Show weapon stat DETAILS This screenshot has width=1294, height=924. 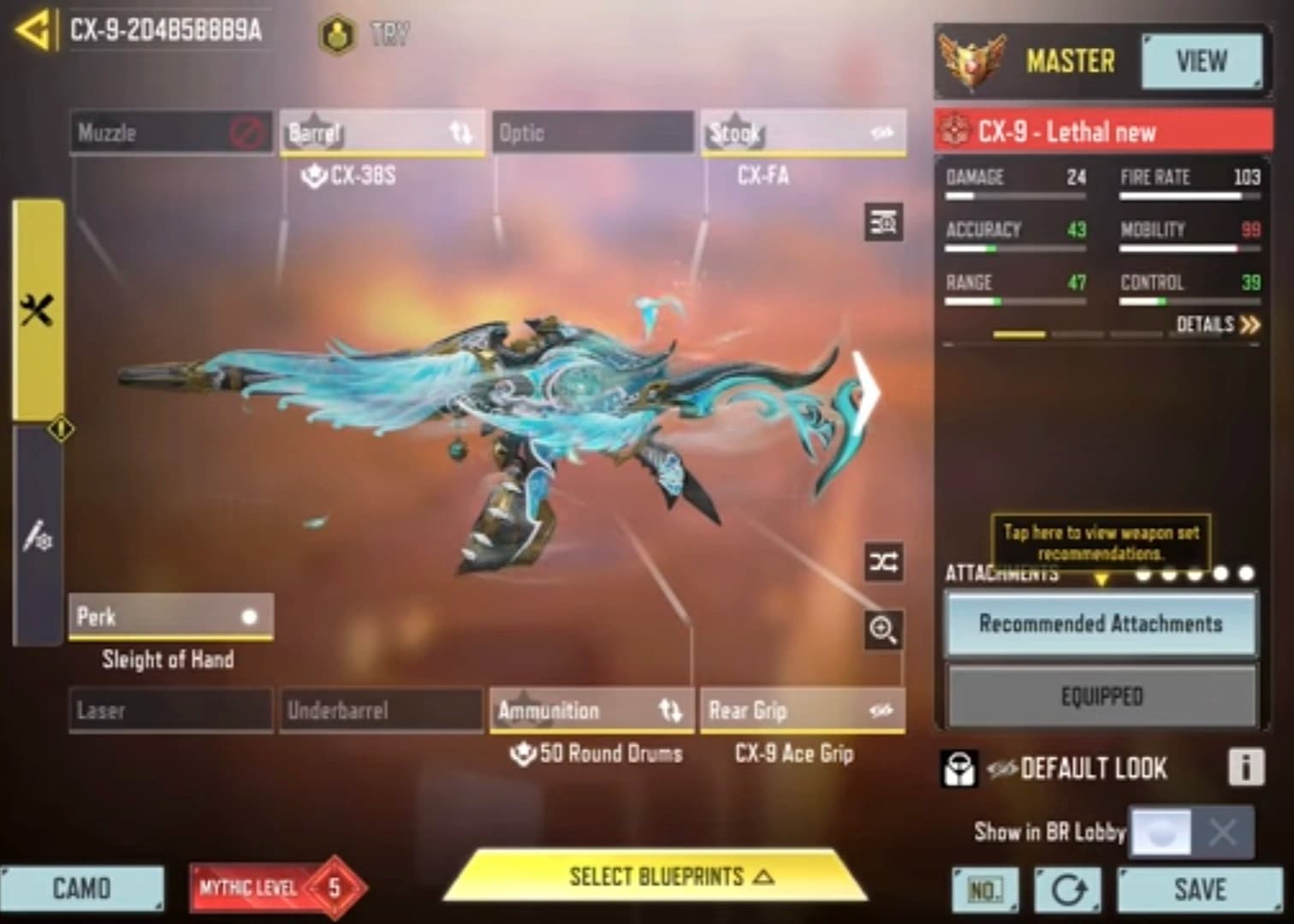(1217, 325)
